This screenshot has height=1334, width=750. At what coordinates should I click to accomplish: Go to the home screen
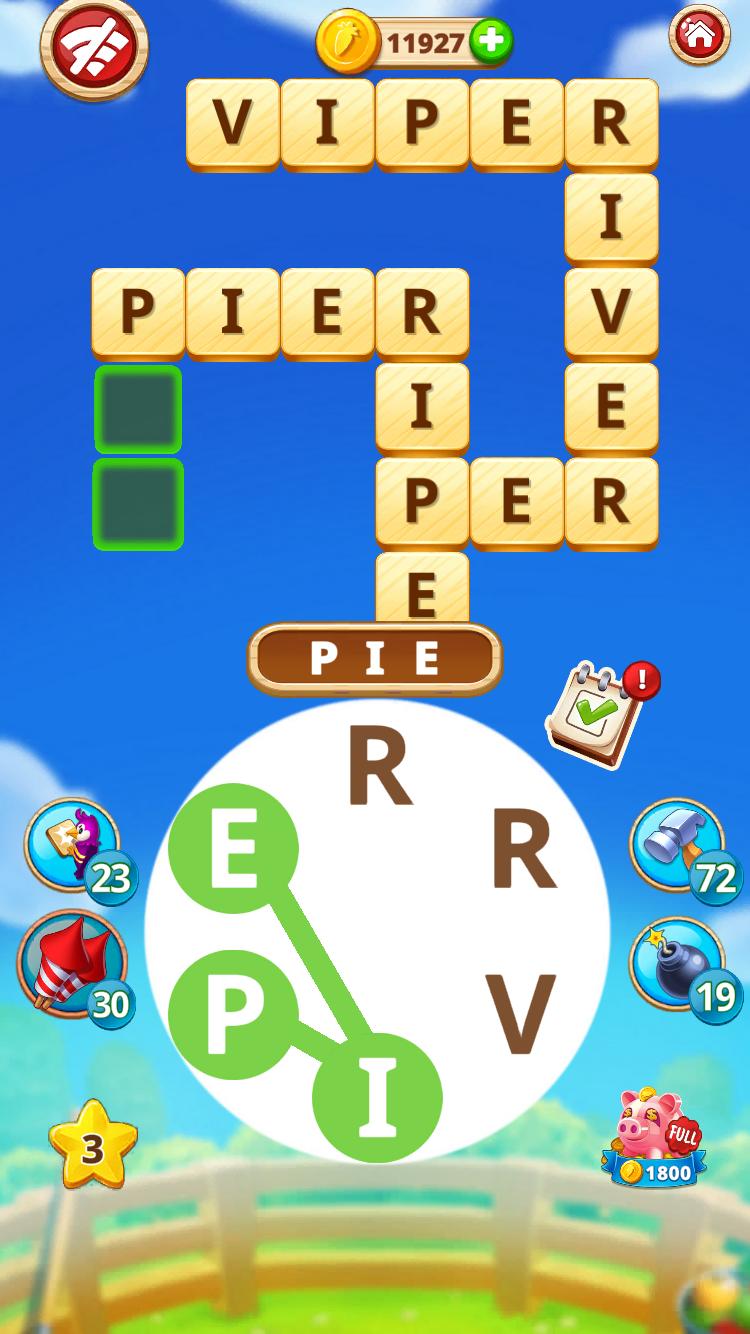(x=699, y=36)
